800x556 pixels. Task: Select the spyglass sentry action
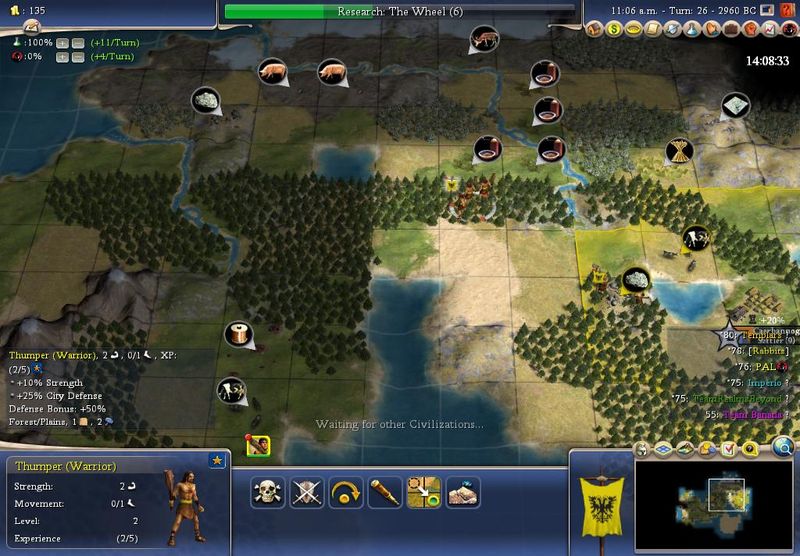click(x=384, y=491)
